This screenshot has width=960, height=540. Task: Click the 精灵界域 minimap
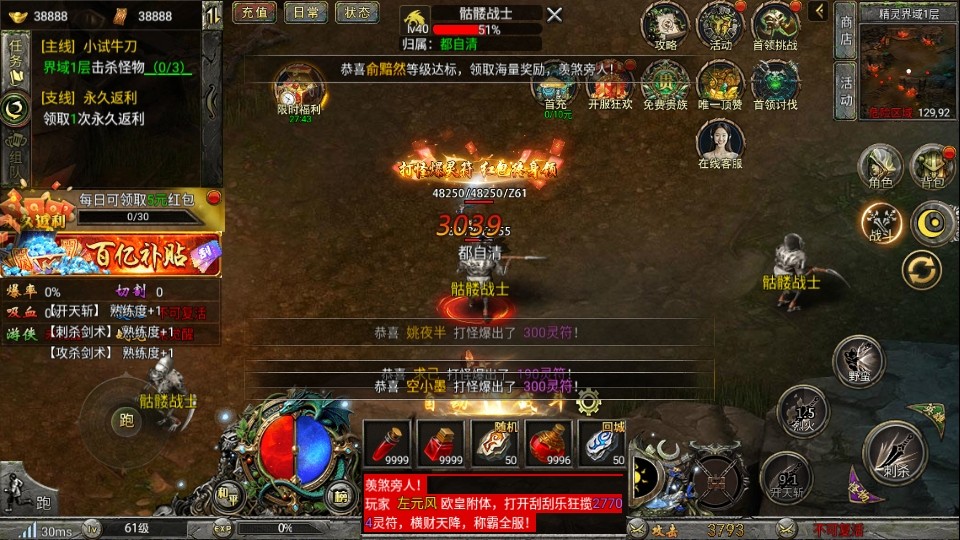pos(904,63)
